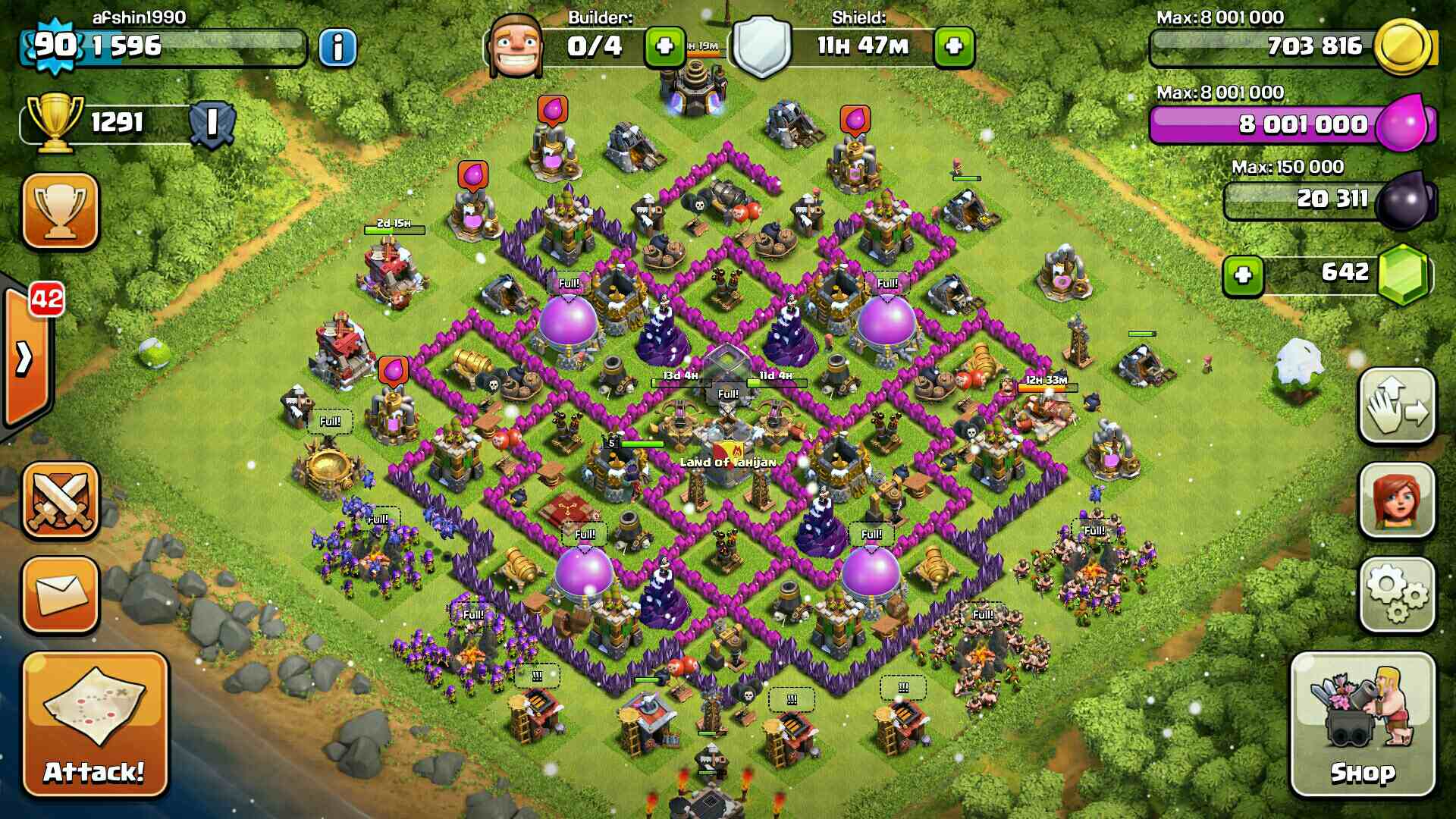View the league shield badge
Viewport: 1456px width, 819px height.
[212, 123]
